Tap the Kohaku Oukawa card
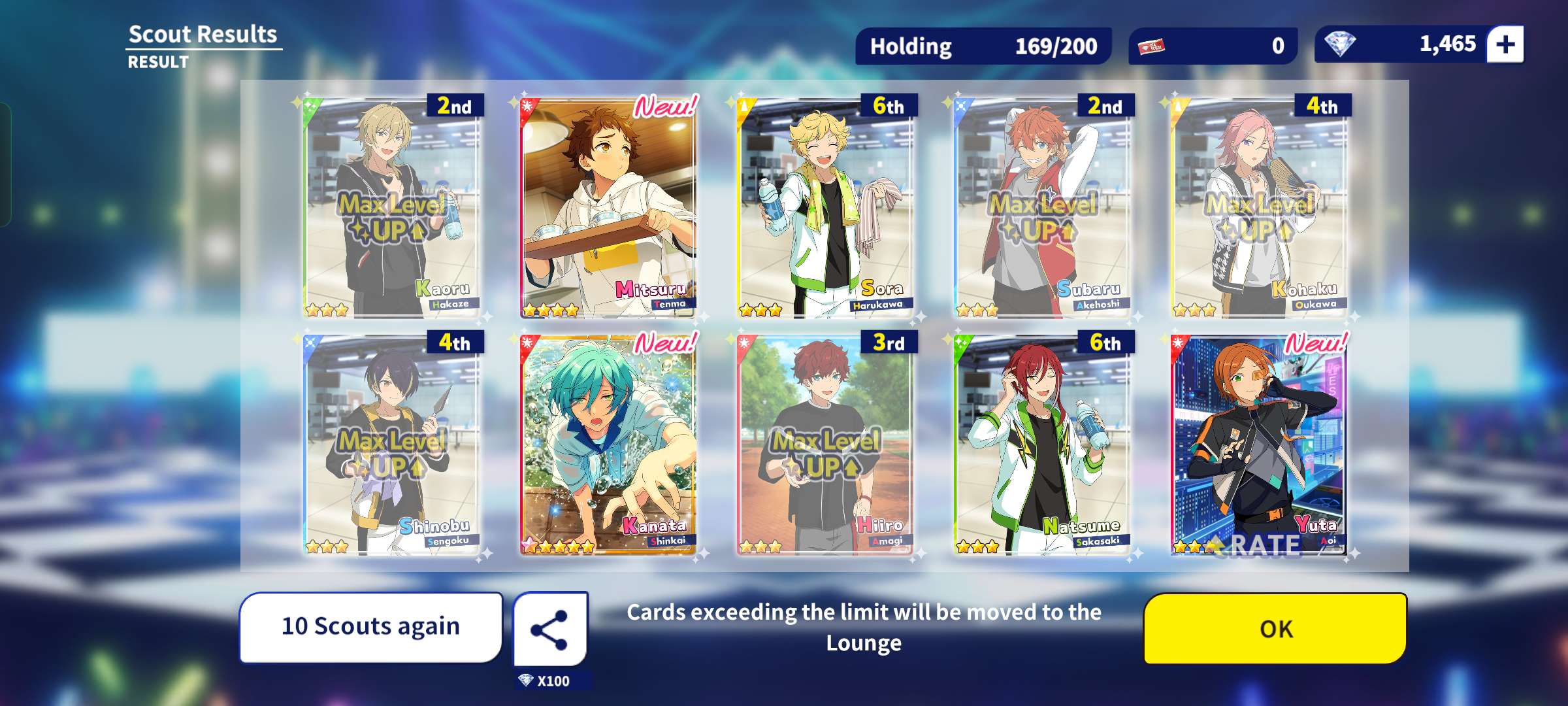Screen dimensions: 1568x706 pos(1259,208)
